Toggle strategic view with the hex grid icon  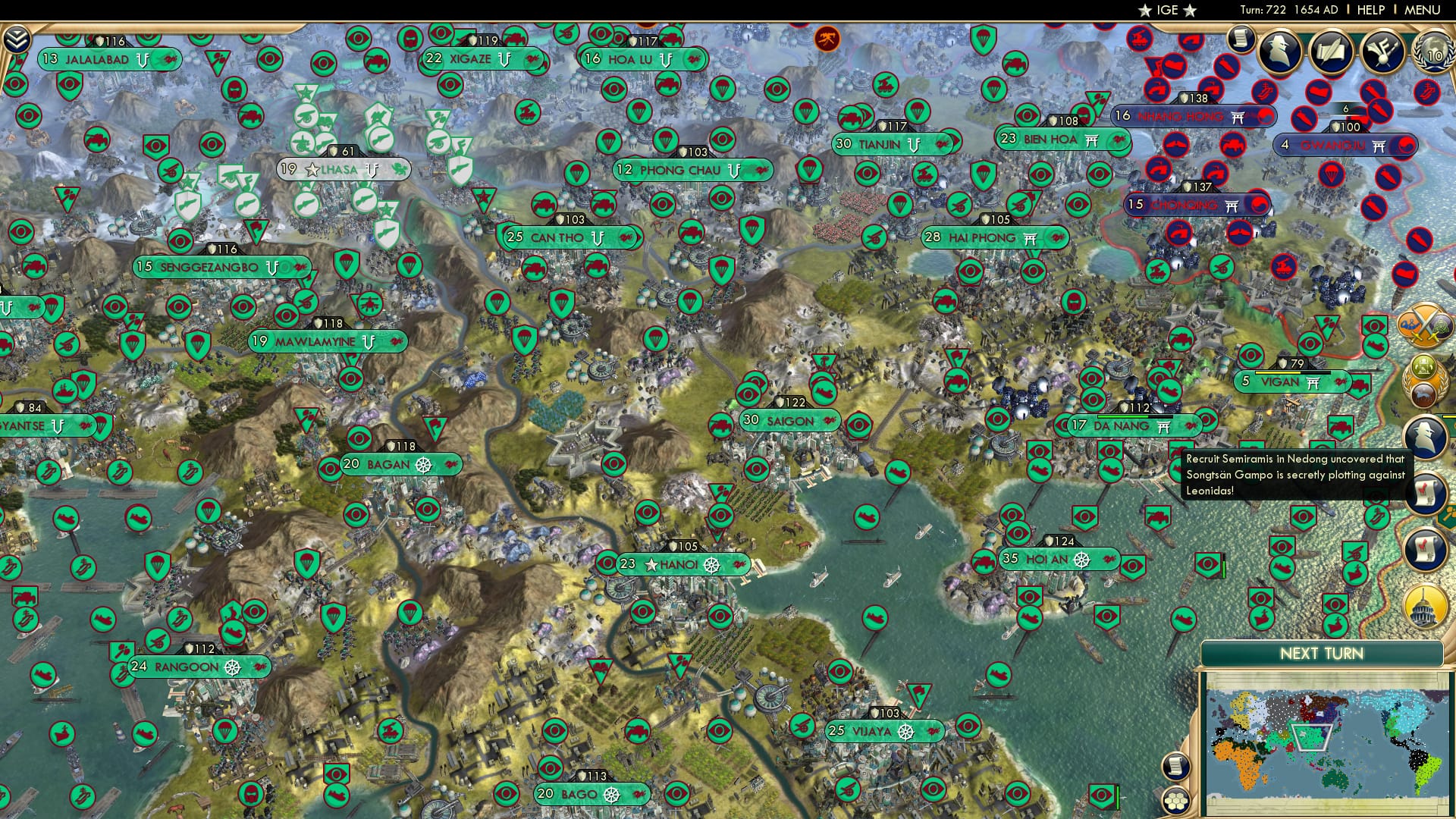[x=1176, y=801]
